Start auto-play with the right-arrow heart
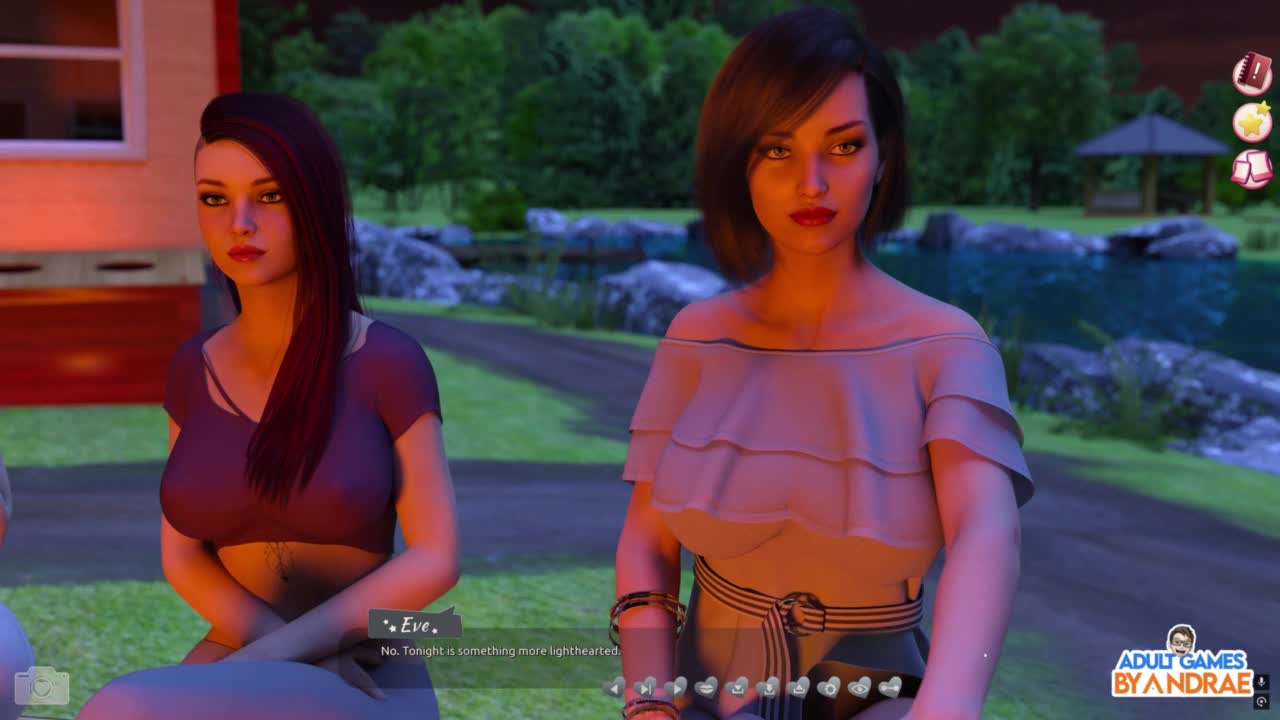1280x720 pixels. tap(676, 687)
